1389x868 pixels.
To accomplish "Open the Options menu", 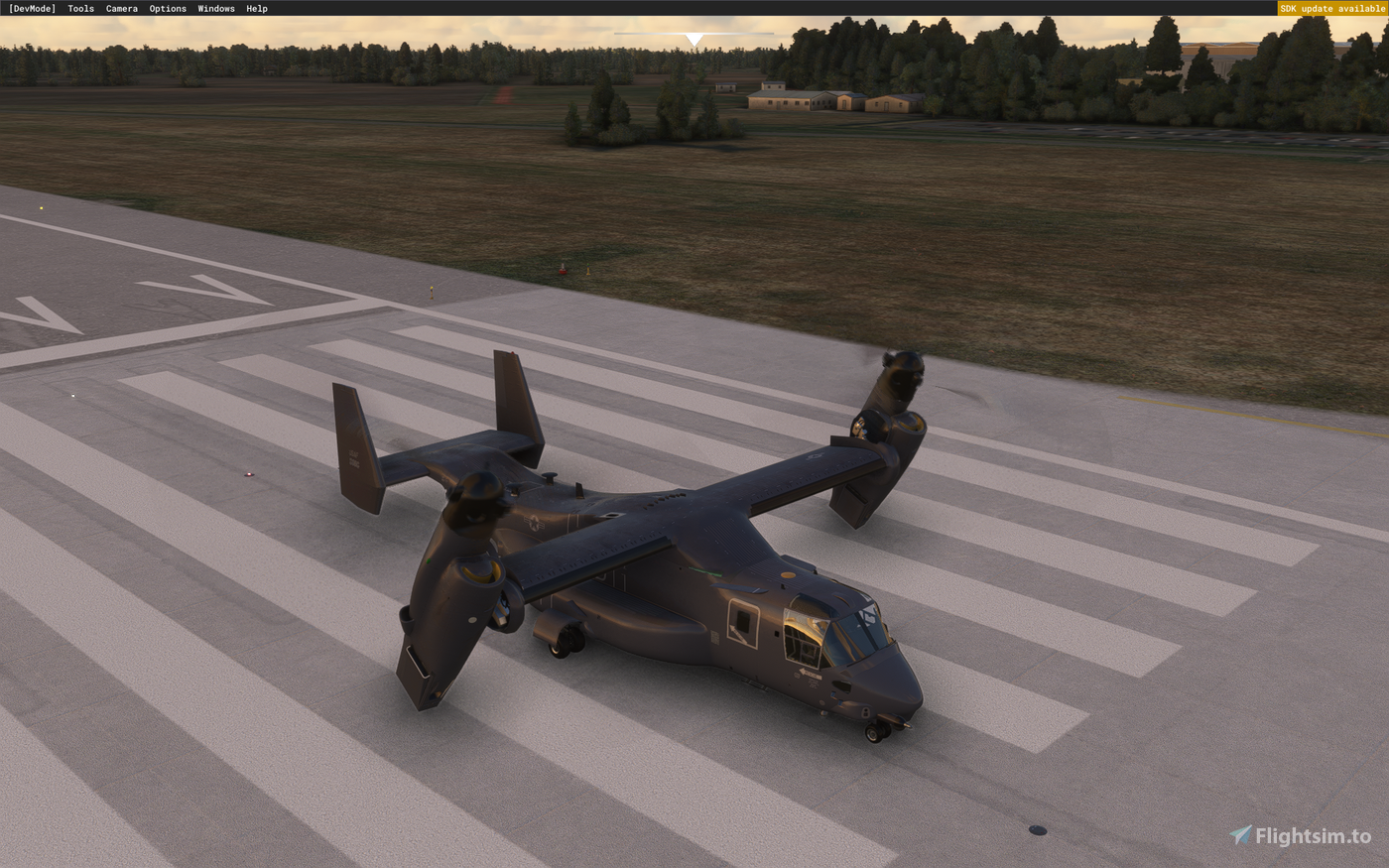I will coord(167,8).
